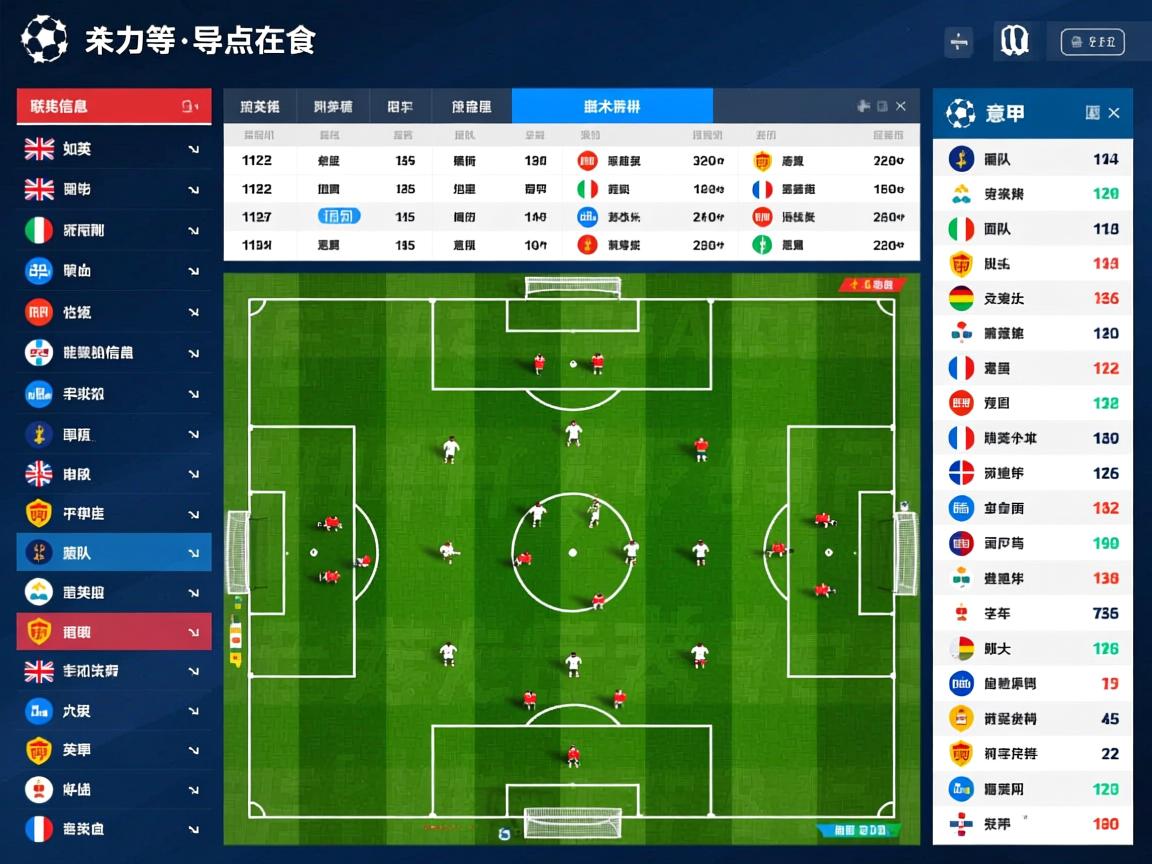Click the icon beside the ranking panel's close button
This screenshot has width=1152, height=864.
click(x=1092, y=113)
